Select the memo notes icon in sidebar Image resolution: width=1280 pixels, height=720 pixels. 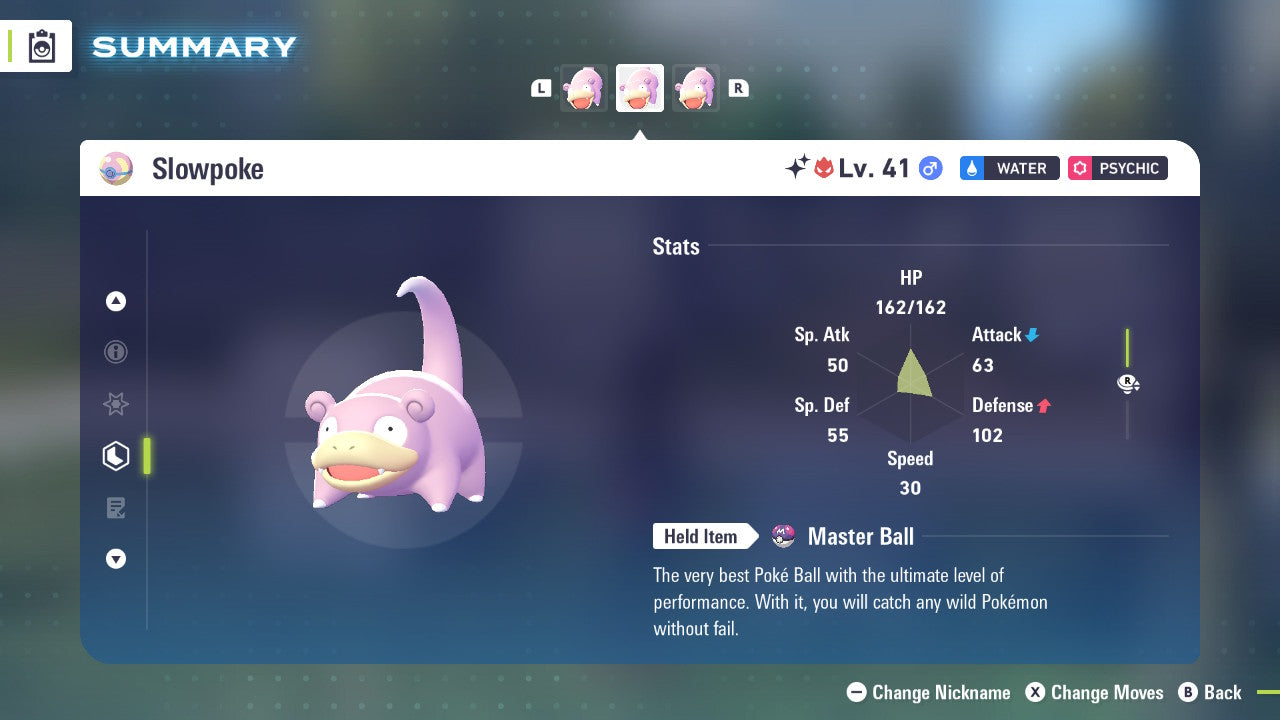(x=116, y=508)
